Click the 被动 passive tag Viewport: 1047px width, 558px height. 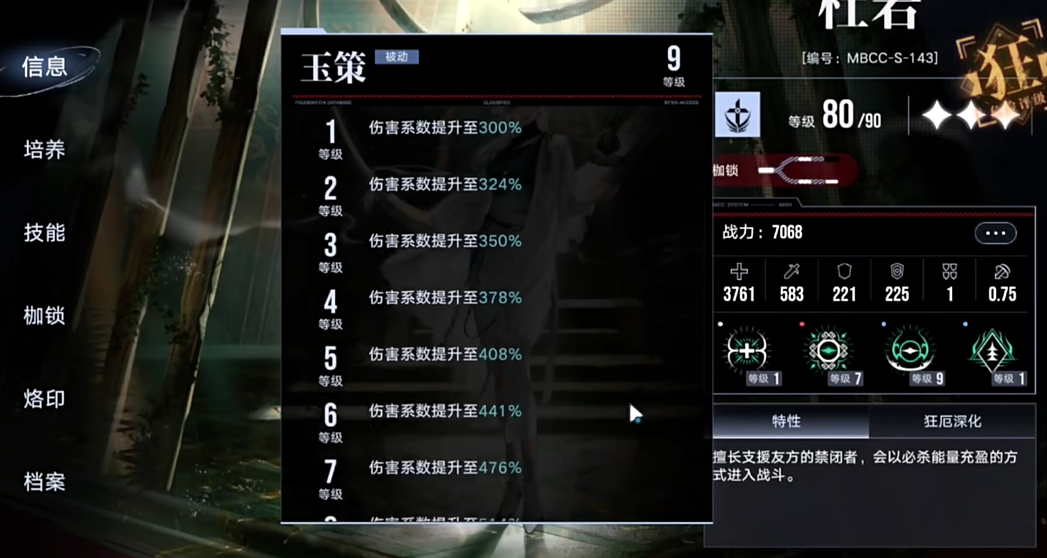[396, 57]
